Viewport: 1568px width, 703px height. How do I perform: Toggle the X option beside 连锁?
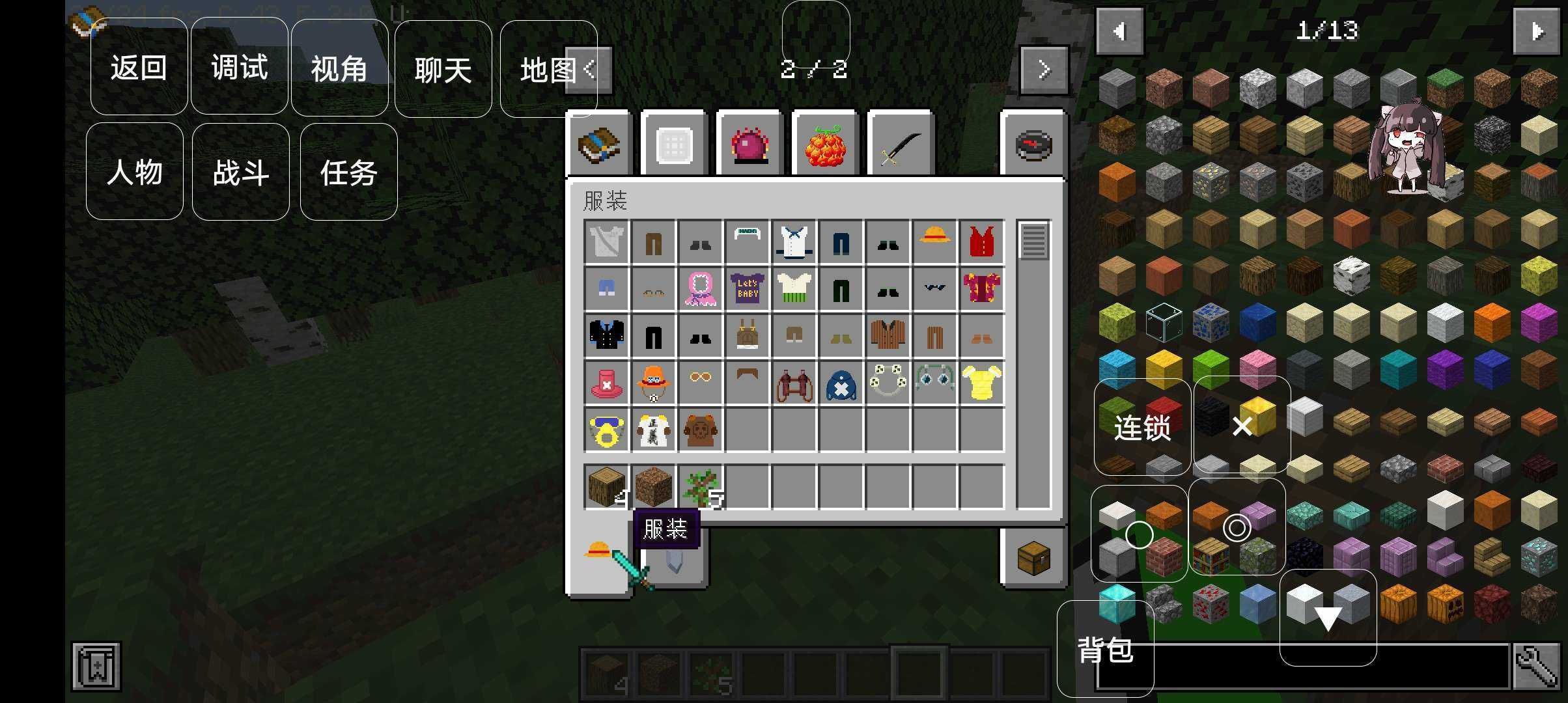click(1242, 426)
